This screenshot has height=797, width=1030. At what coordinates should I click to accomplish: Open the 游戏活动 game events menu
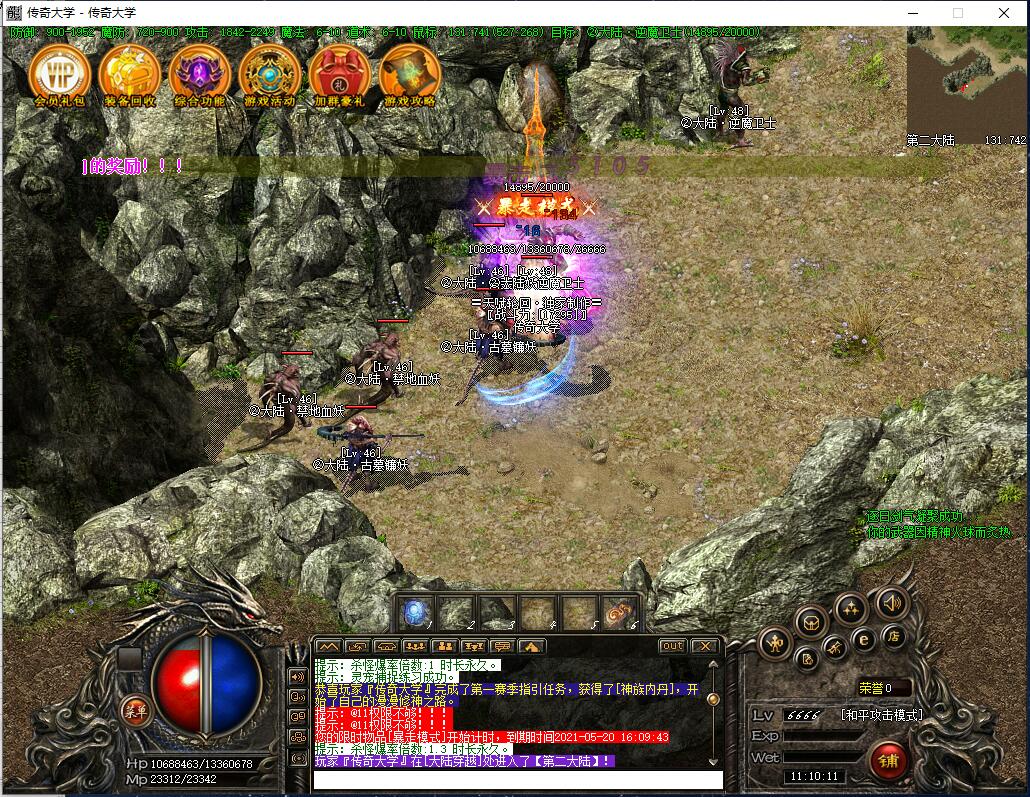[269, 72]
